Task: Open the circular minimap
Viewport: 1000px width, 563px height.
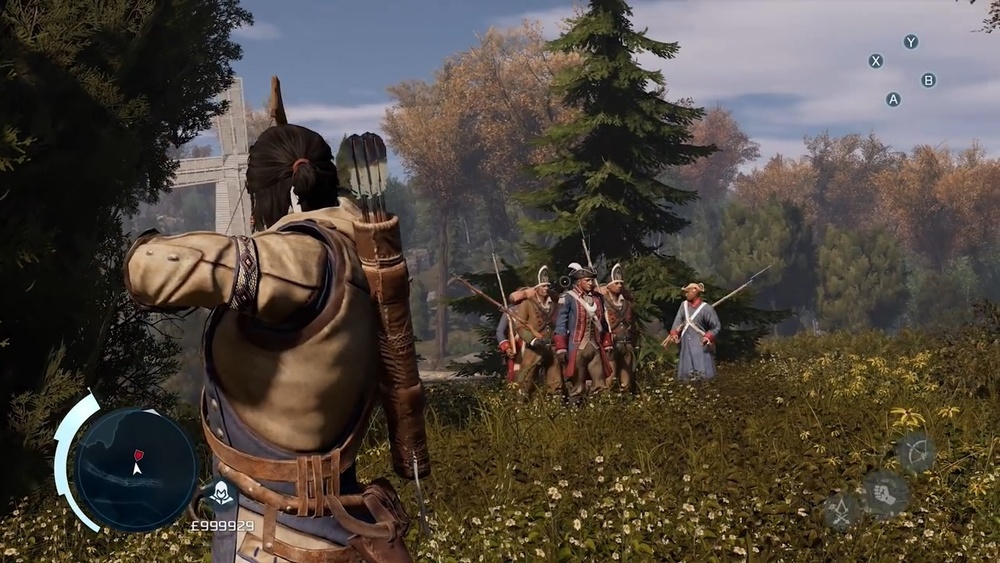Action: [136, 468]
